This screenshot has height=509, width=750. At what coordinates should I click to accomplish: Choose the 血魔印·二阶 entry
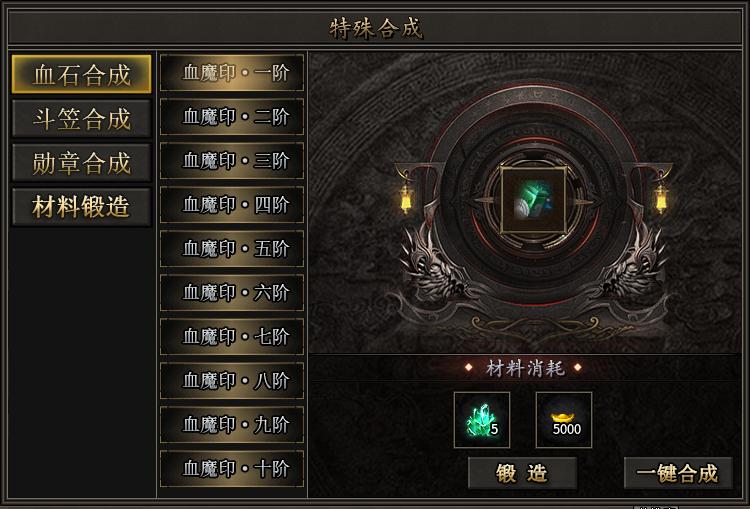[x=232, y=117]
